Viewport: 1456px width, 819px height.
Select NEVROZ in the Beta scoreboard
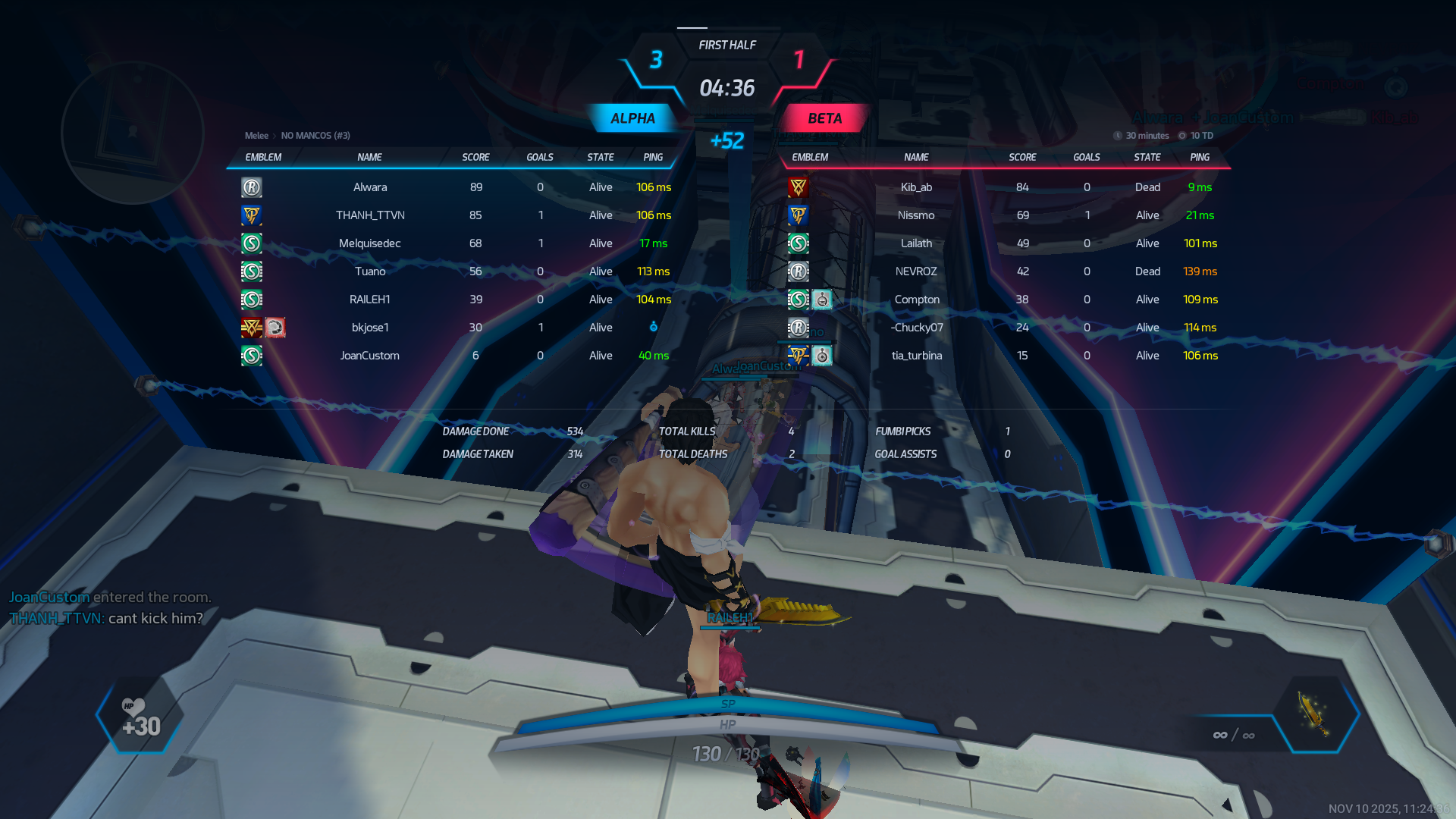tap(916, 271)
